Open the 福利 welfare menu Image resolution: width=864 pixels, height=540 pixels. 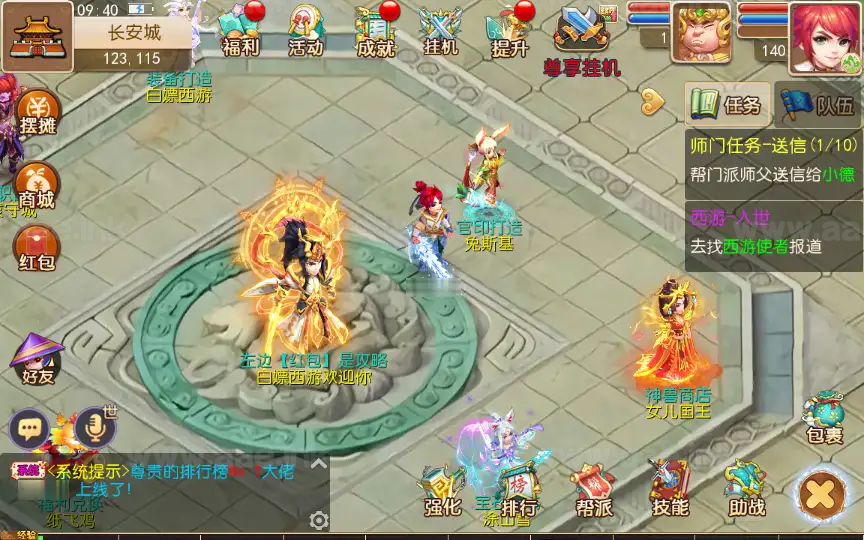(241, 30)
